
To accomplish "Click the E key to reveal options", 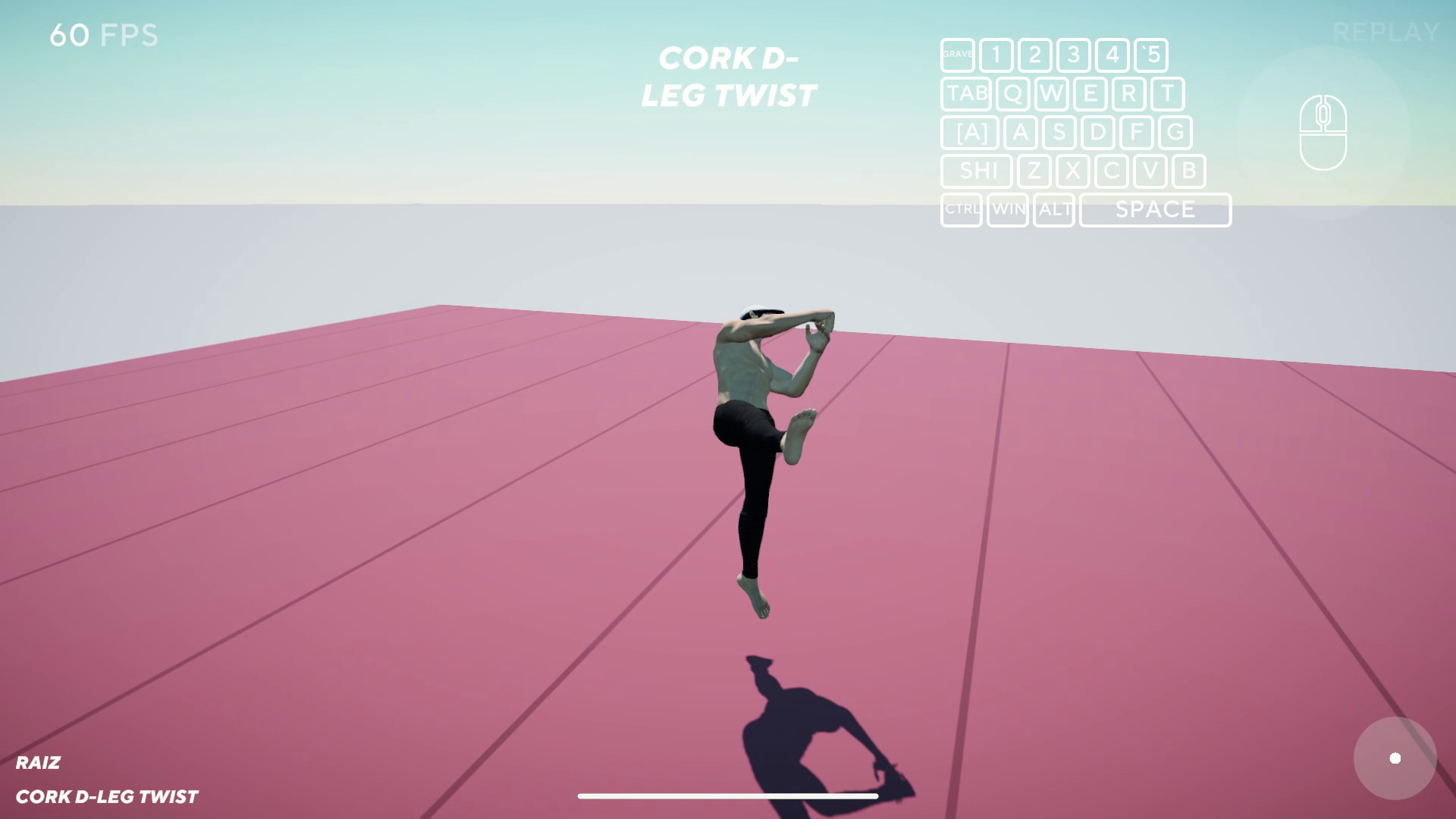I will (1090, 94).
